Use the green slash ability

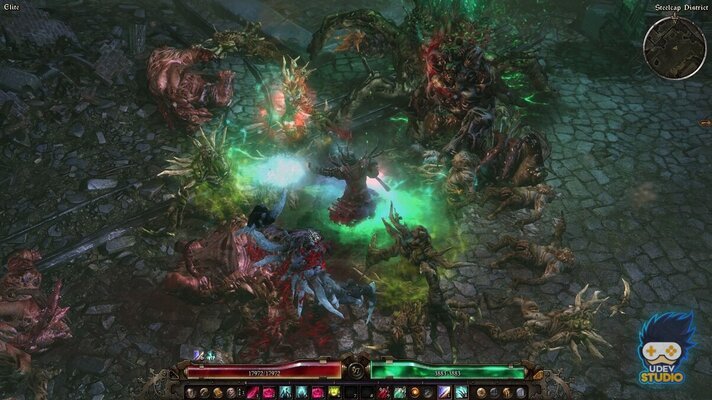pos(397,392)
